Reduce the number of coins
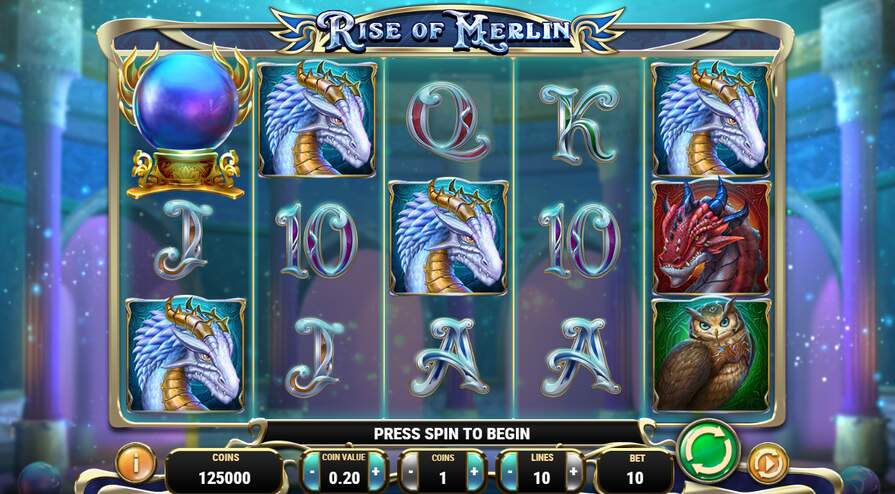The image size is (895, 494). point(412,470)
